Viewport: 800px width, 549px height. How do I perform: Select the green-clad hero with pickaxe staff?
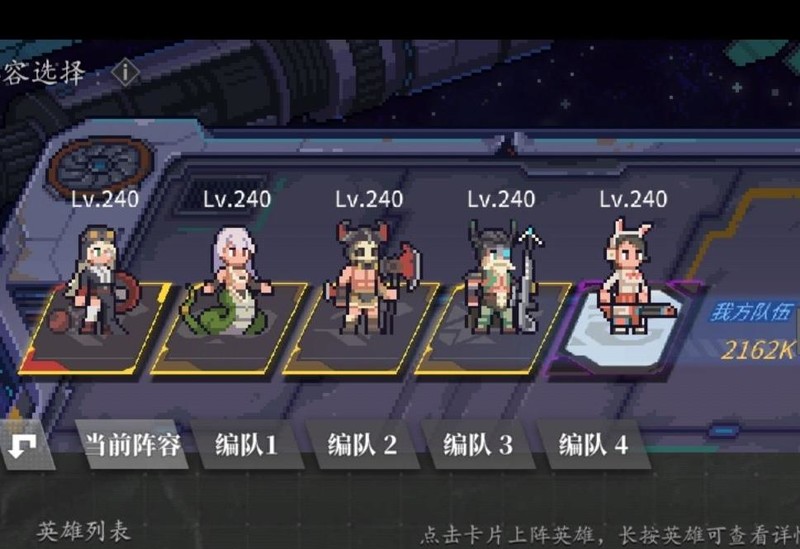(x=498, y=278)
